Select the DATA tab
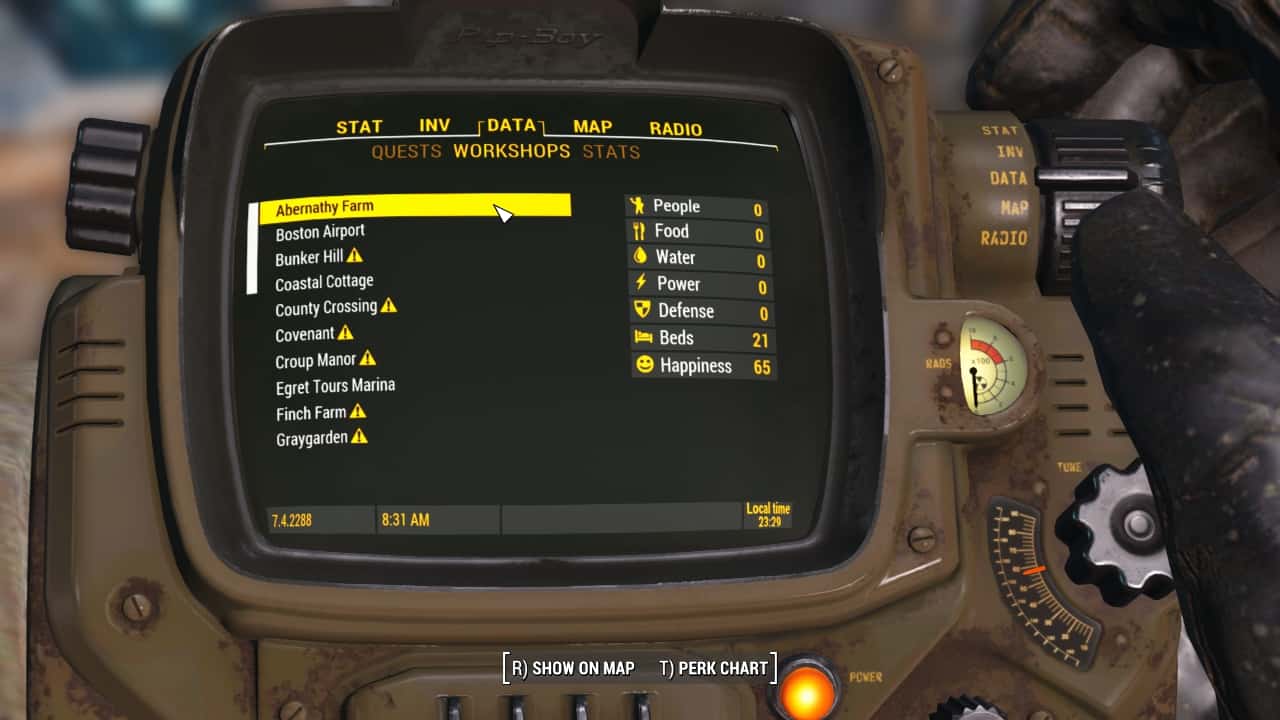Viewport: 1280px width, 720px height. 511,125
